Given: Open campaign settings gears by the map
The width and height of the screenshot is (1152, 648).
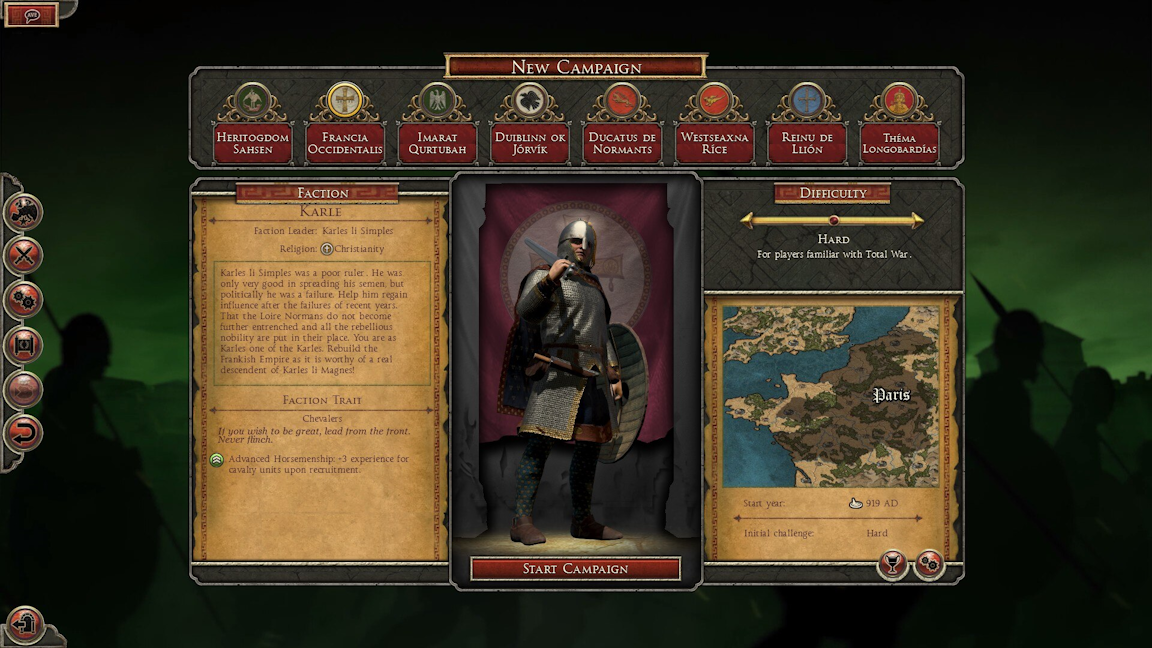Looking at the screenshot, I should (x=929, y=565).
